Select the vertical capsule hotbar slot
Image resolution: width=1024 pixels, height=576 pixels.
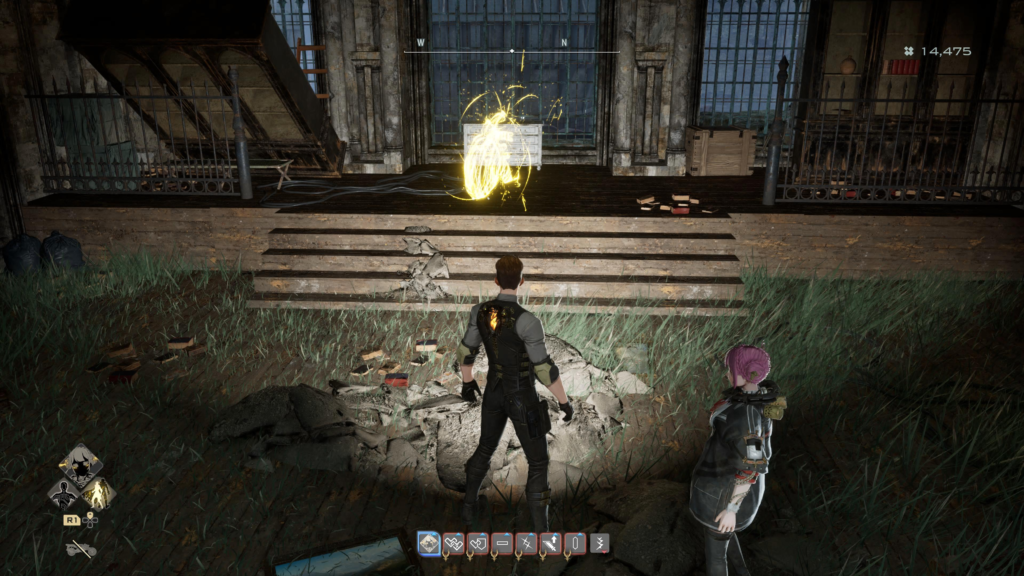574,543
